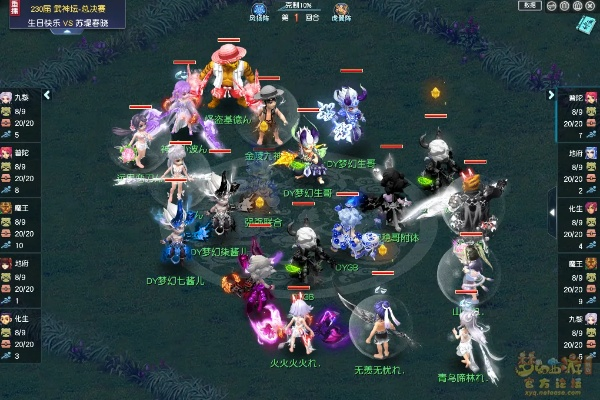Screen dimensions: 600x400
Task: Collapse the right team panel arrow
Action: coord(551,96)
